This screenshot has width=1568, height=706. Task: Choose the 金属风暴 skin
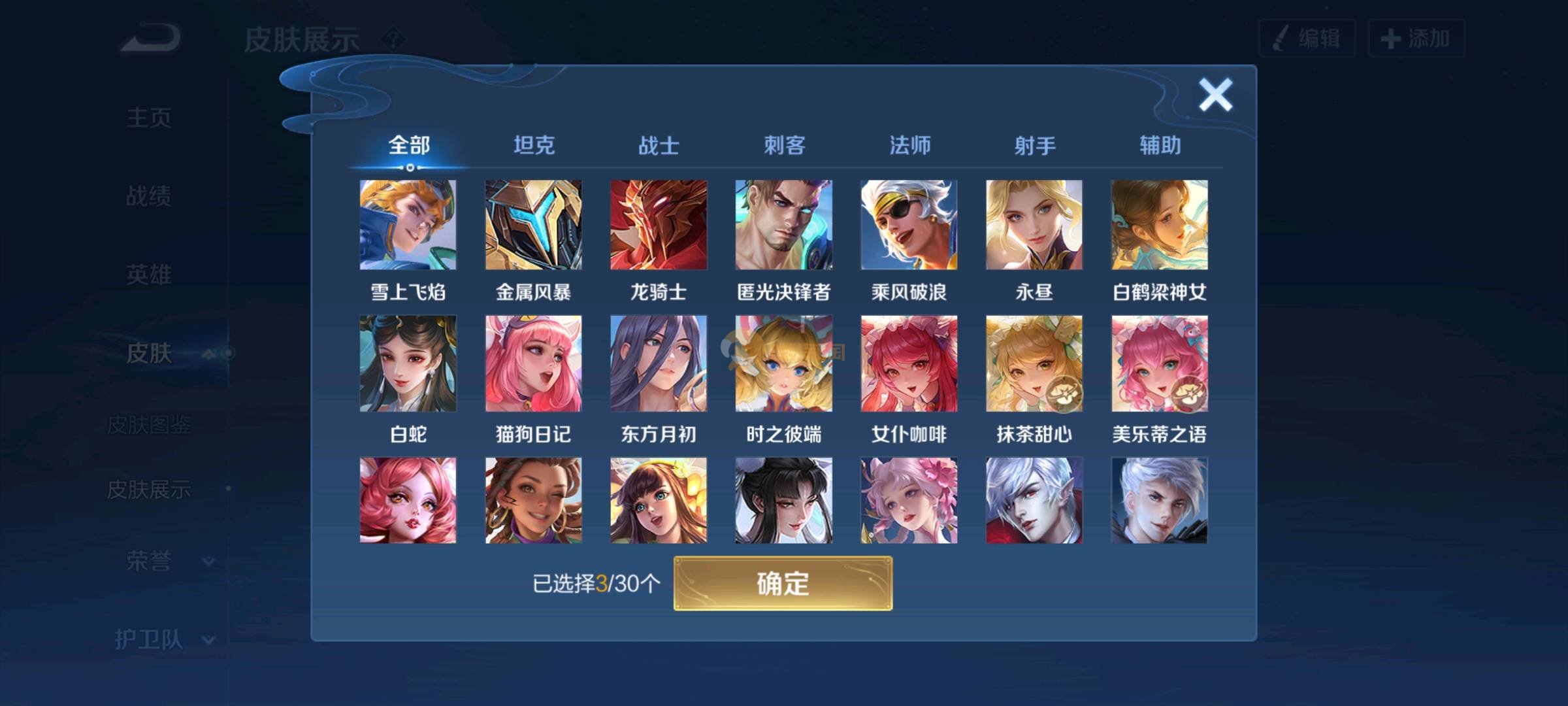tap(533, 225)
